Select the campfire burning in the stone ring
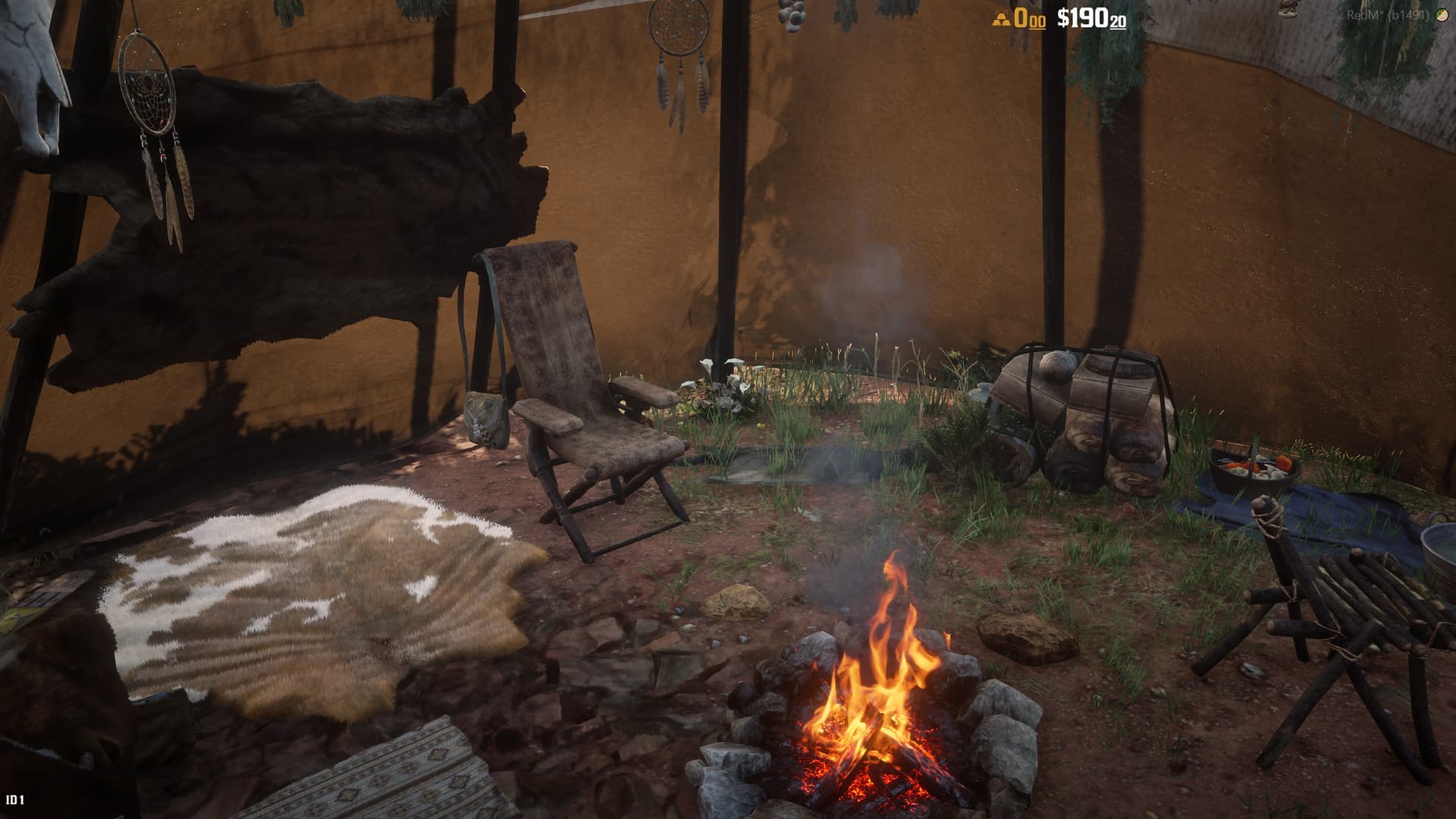The width and height of the screenshot is (1456, 819). [x=872, y=720]
